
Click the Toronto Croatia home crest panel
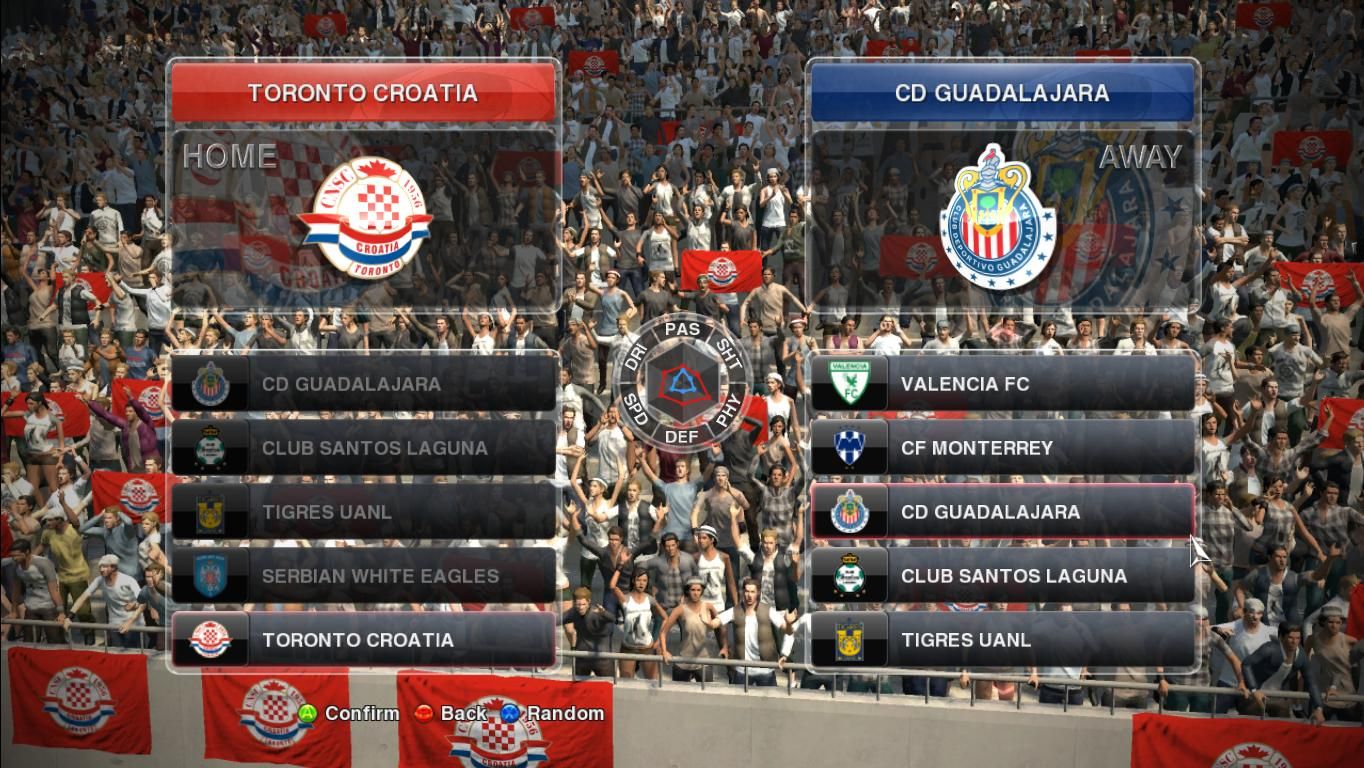coord(364,220)
